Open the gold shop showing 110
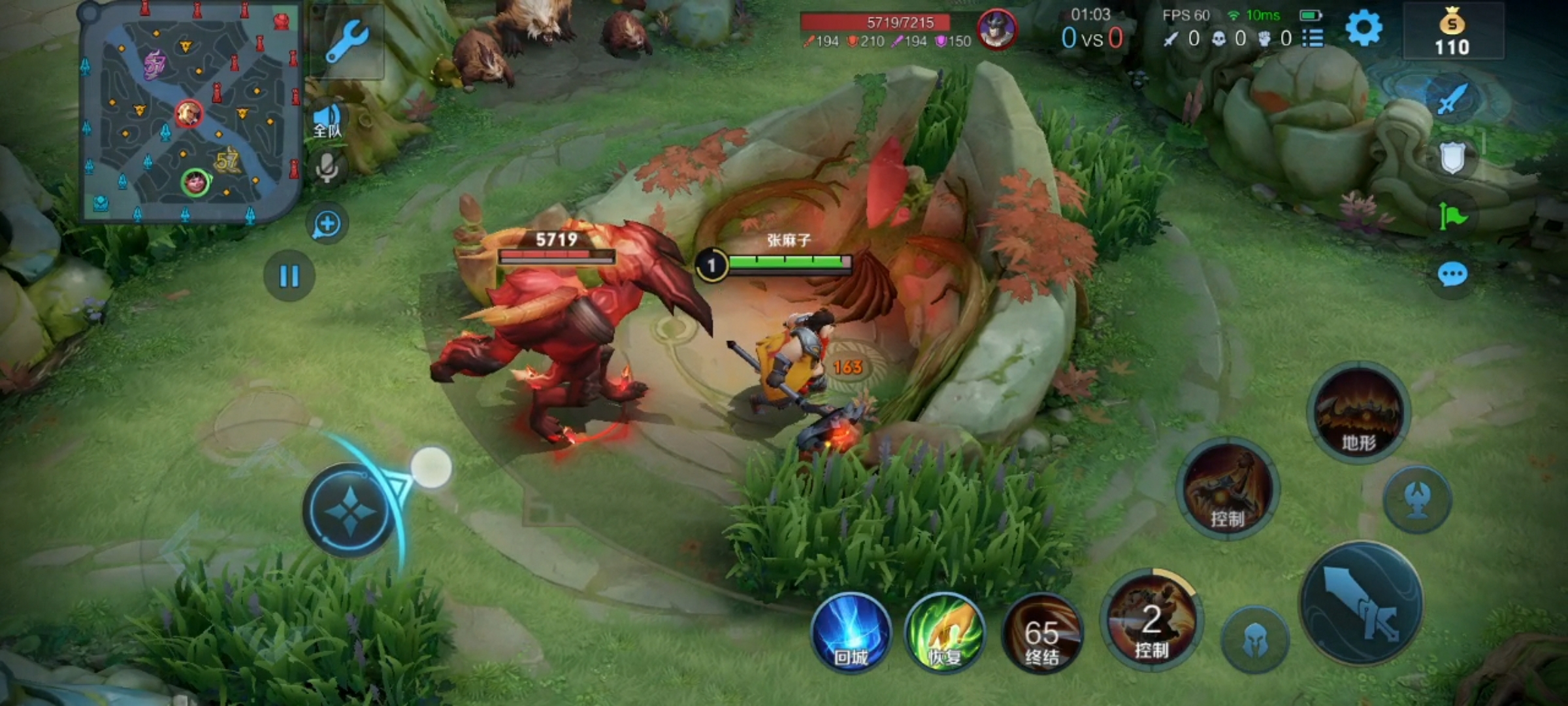 (1452, 31)
